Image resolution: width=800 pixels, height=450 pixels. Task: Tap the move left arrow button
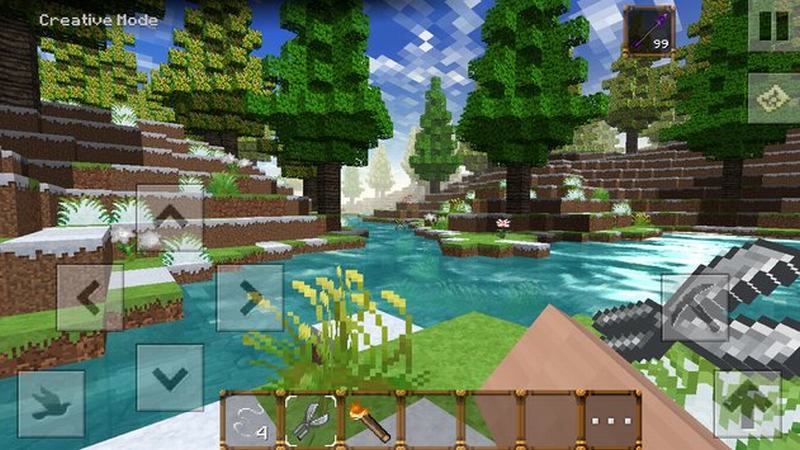(90, 297)
